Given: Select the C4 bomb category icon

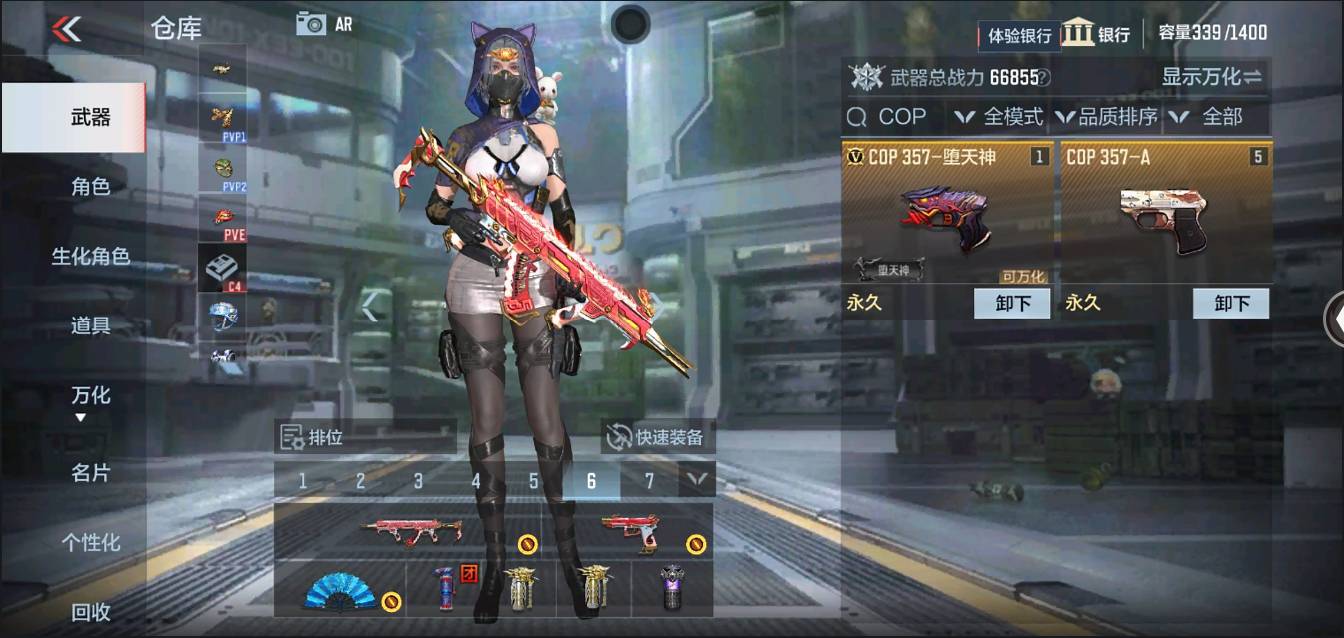Looking at the screenshot, I should tap(221, 268).
